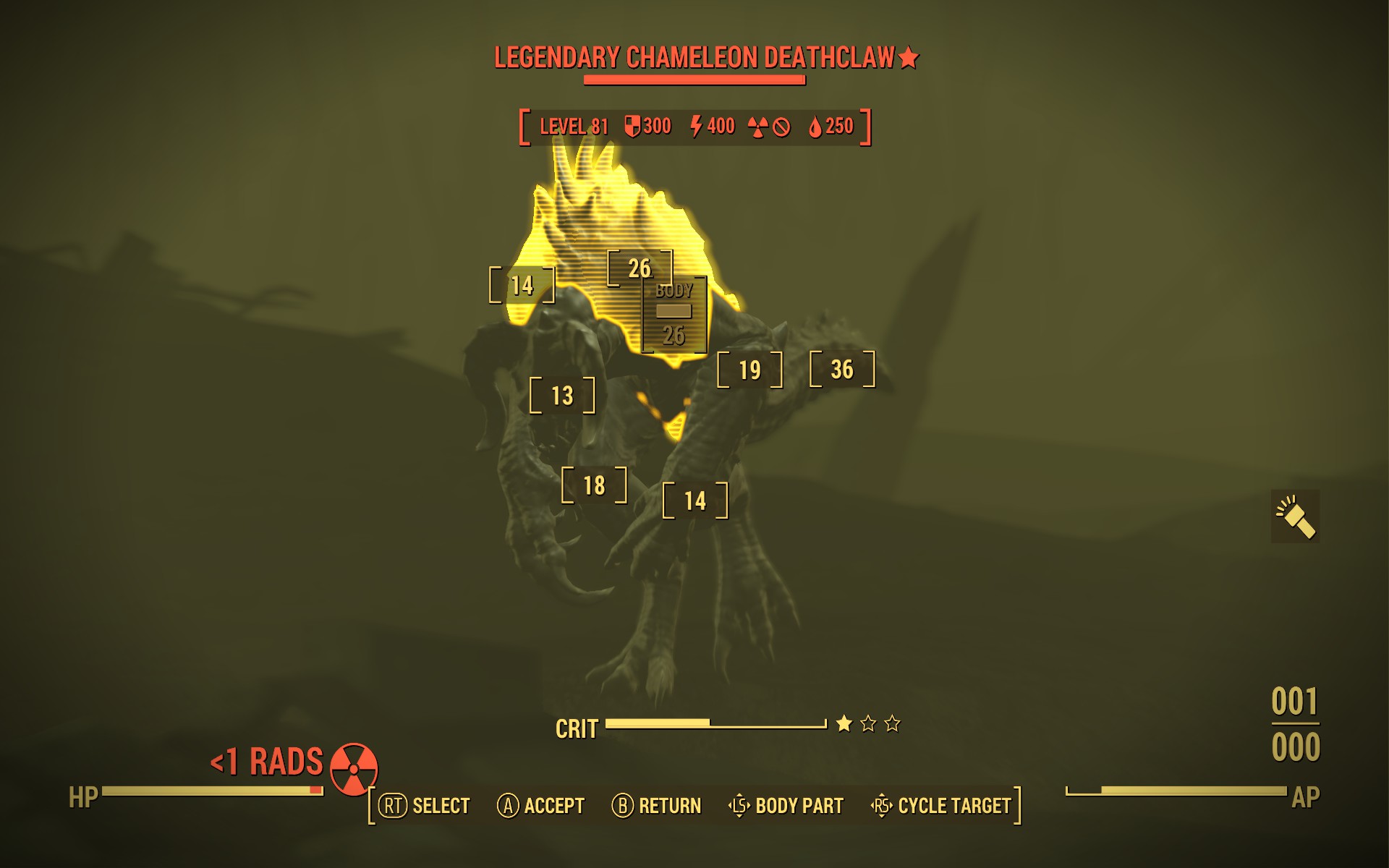Select the highlighted BODY target box
This screenshot has height=868, width=1389.
click(x=674, y=314)
